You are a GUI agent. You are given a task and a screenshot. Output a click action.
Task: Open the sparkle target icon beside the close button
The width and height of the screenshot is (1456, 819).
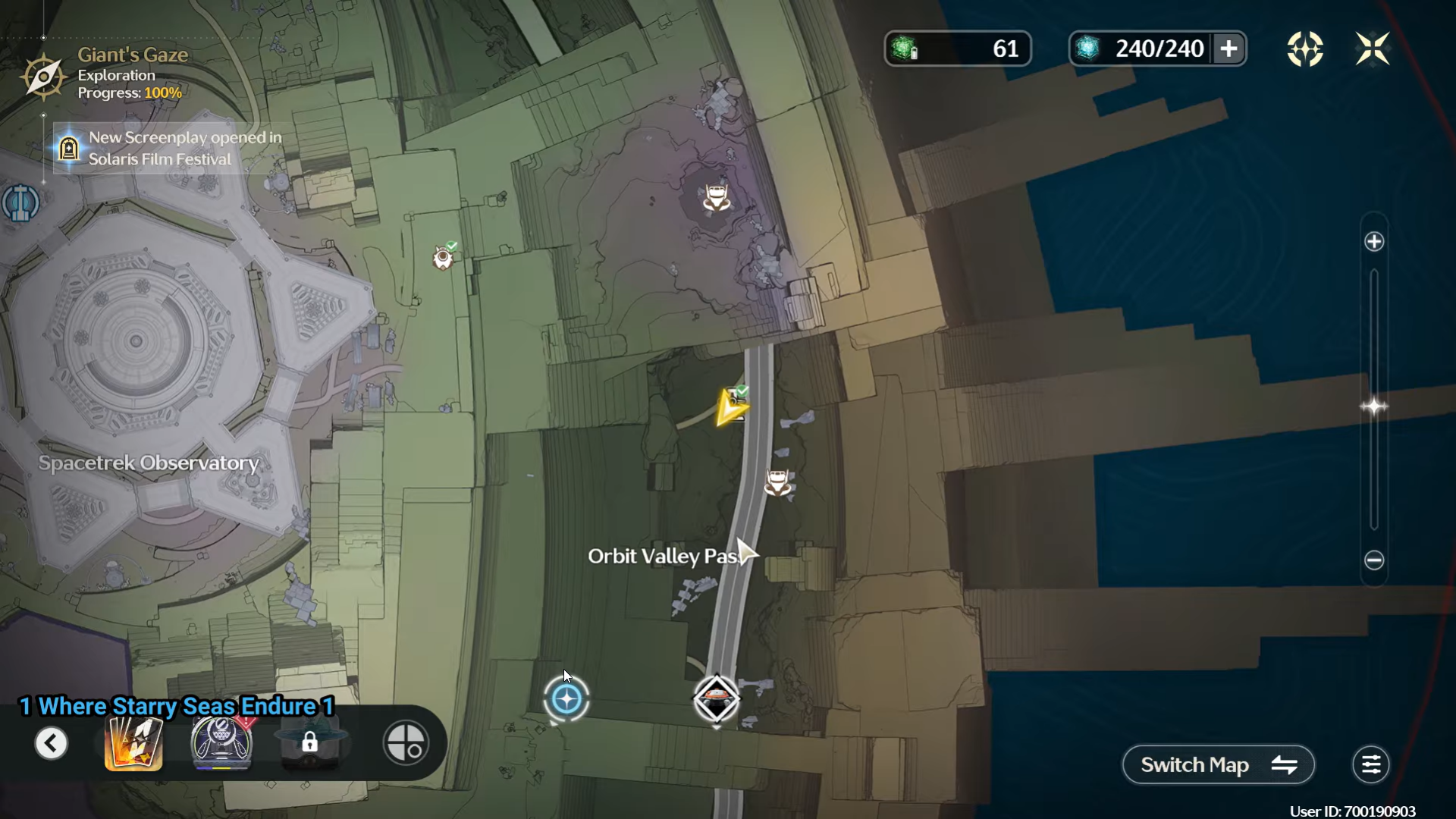[x=1304, y=49]
